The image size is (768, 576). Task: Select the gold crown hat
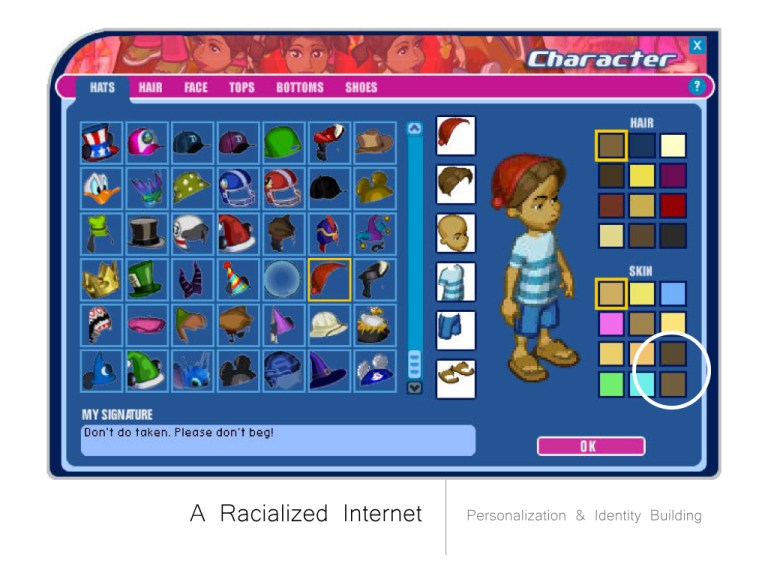click(x=101, y=280)
